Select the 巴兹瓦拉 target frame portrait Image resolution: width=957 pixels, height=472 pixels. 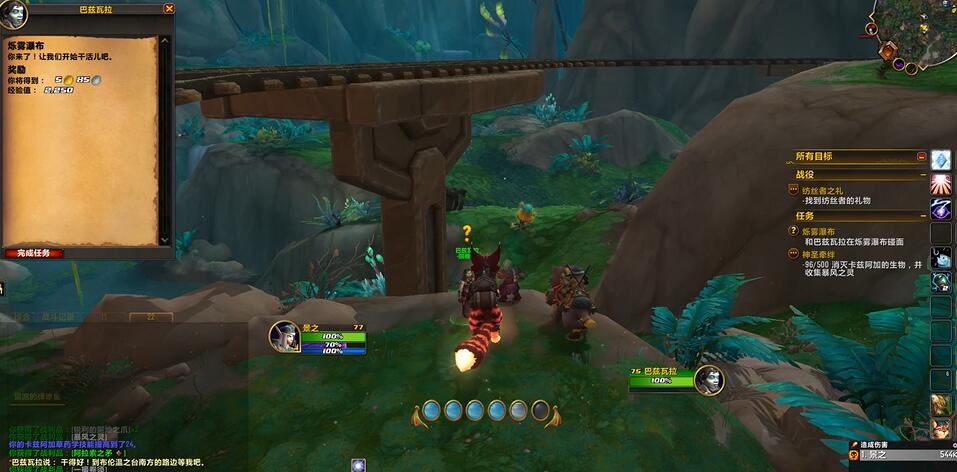pyautogui.click(x=708, y=377)
